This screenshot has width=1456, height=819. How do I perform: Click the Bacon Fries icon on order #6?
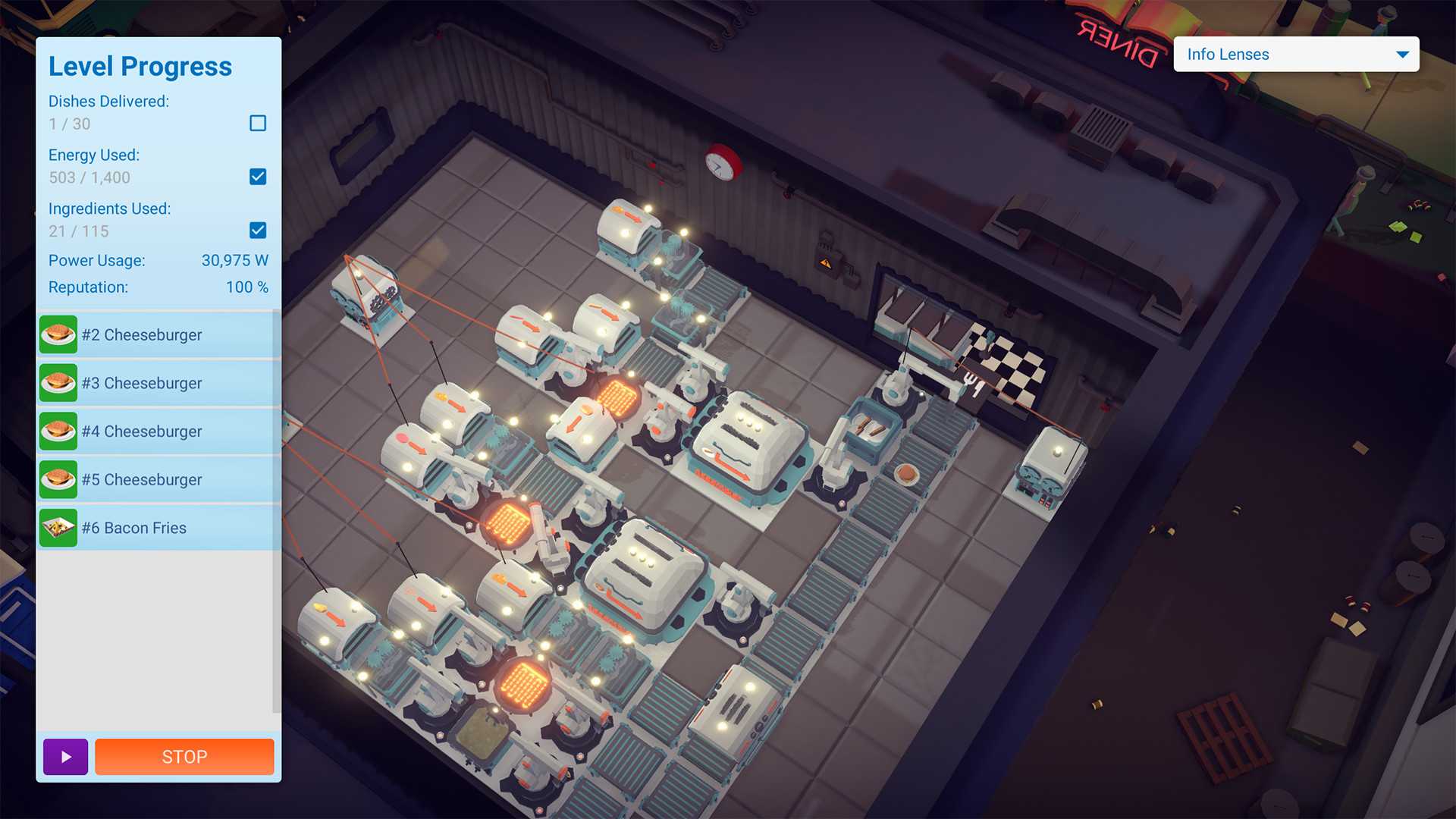pyautogui.click(x=58, y=528)
